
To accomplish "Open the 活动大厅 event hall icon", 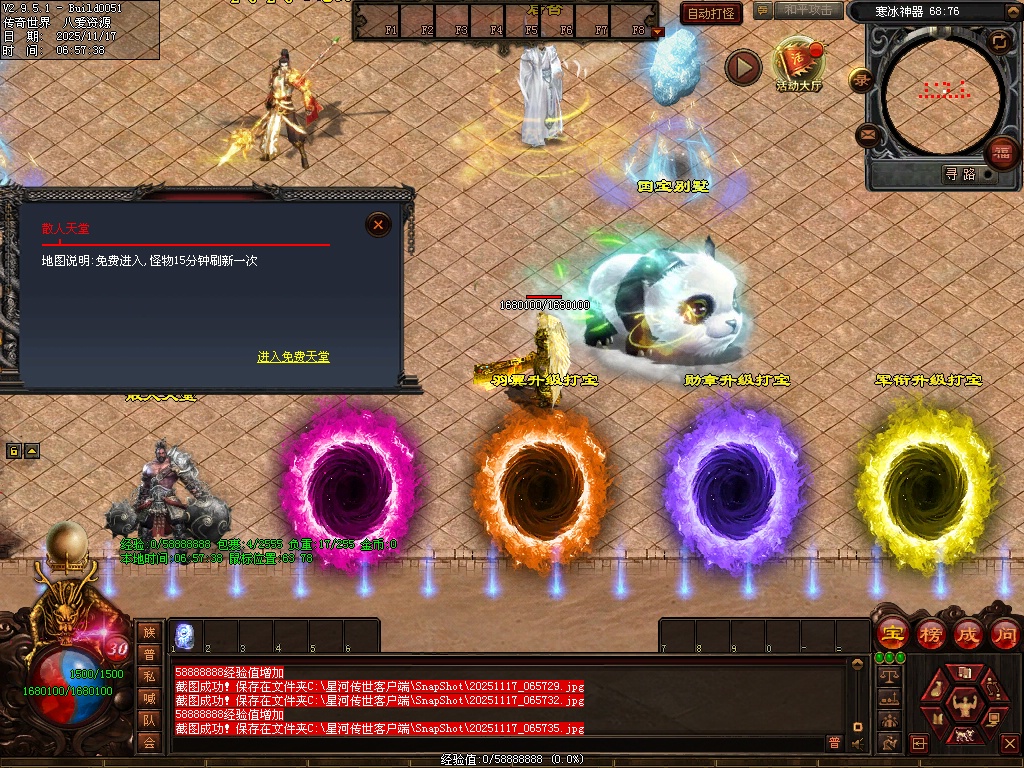I will 798,65.
